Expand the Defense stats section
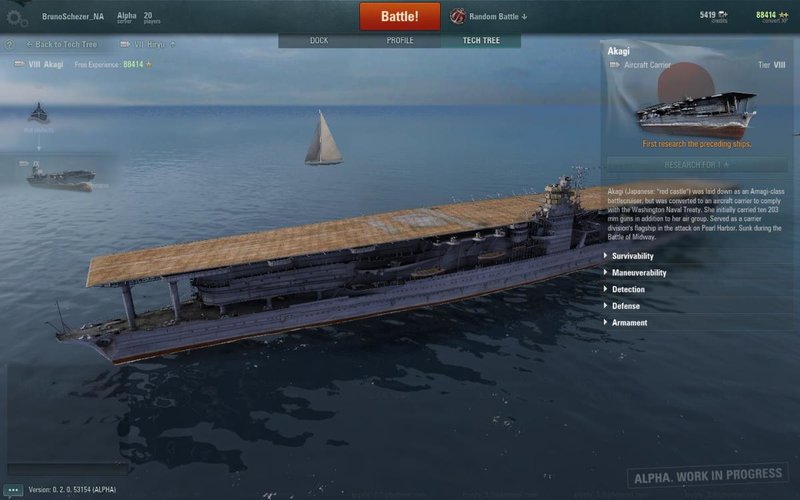Image resolution: width=800 pixels, height=500 pixels. coord(626,306)
